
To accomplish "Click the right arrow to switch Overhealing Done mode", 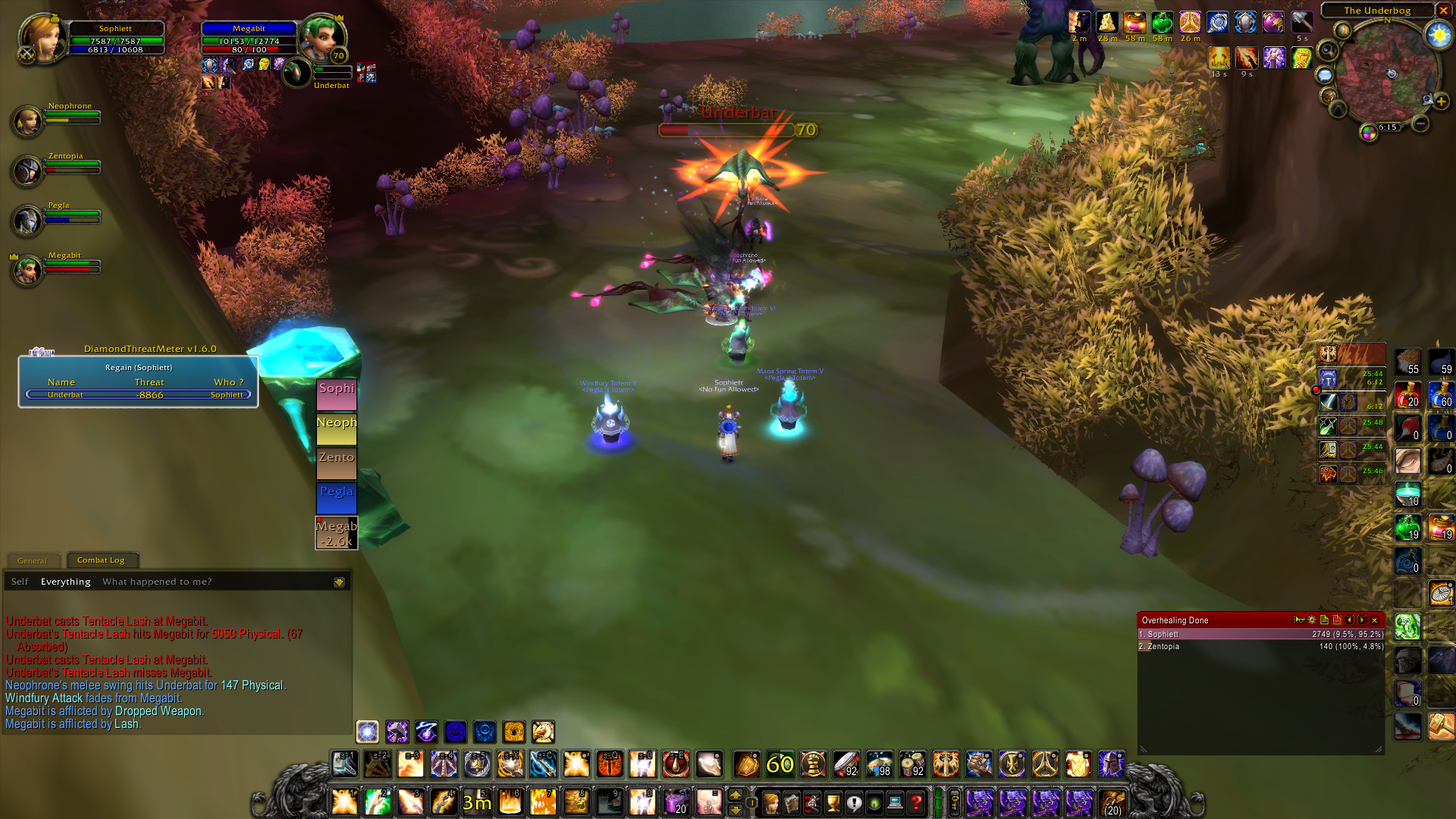I will (x=1361, y=620).
